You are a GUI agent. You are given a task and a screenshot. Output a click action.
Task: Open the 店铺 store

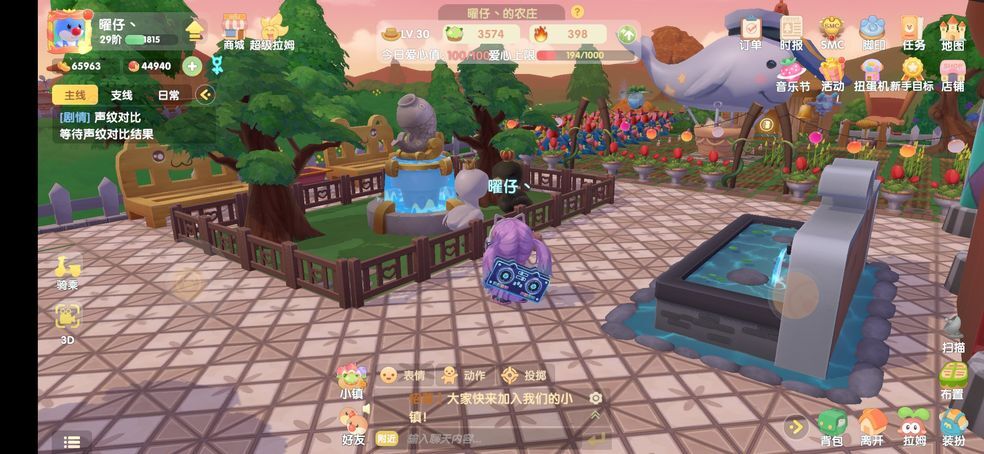click(952, 73)
